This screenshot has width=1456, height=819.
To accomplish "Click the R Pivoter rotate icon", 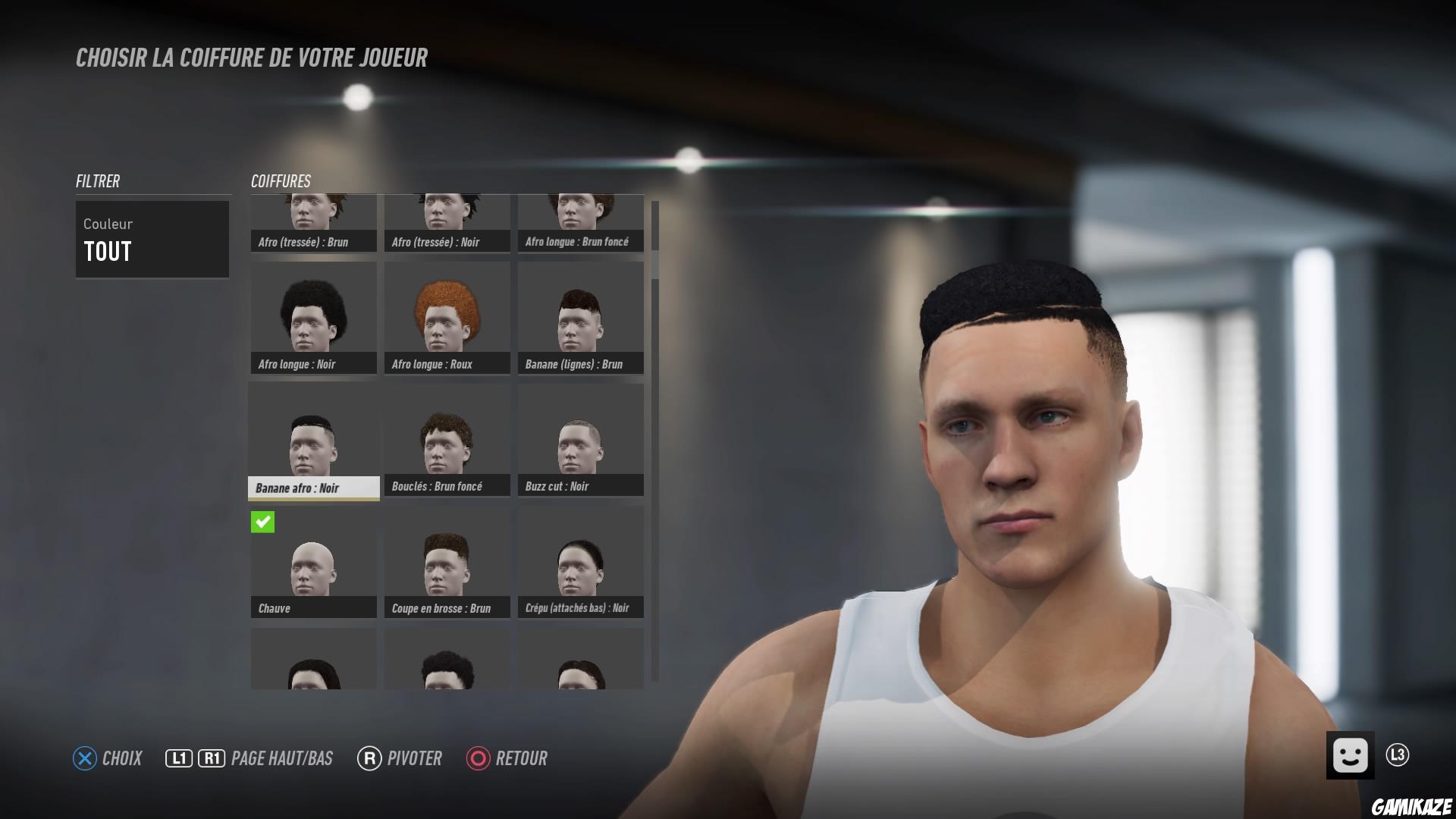I will coord(369,758).
